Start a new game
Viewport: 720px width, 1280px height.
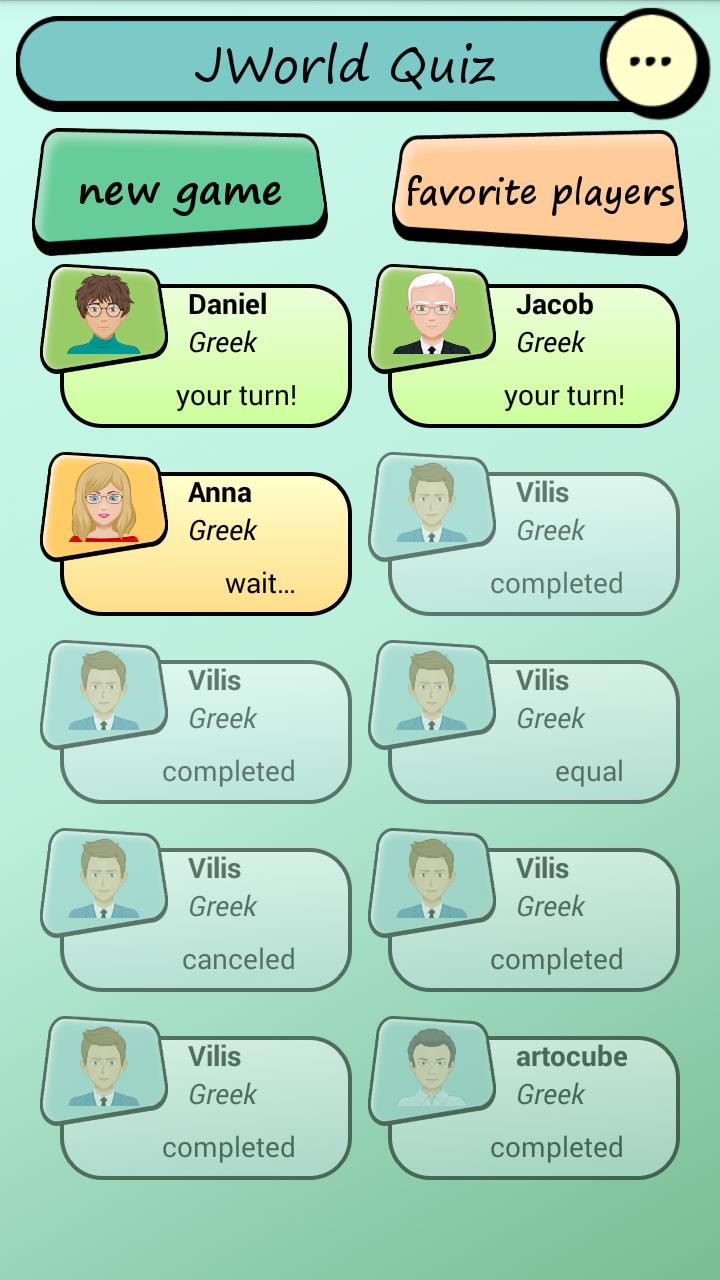point(180,190)
